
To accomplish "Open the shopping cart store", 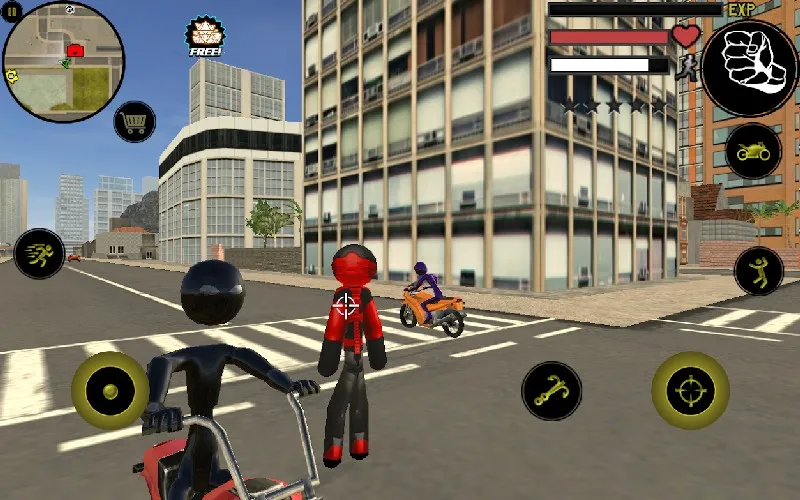I will pyautogui.click(x=134, y=122).
